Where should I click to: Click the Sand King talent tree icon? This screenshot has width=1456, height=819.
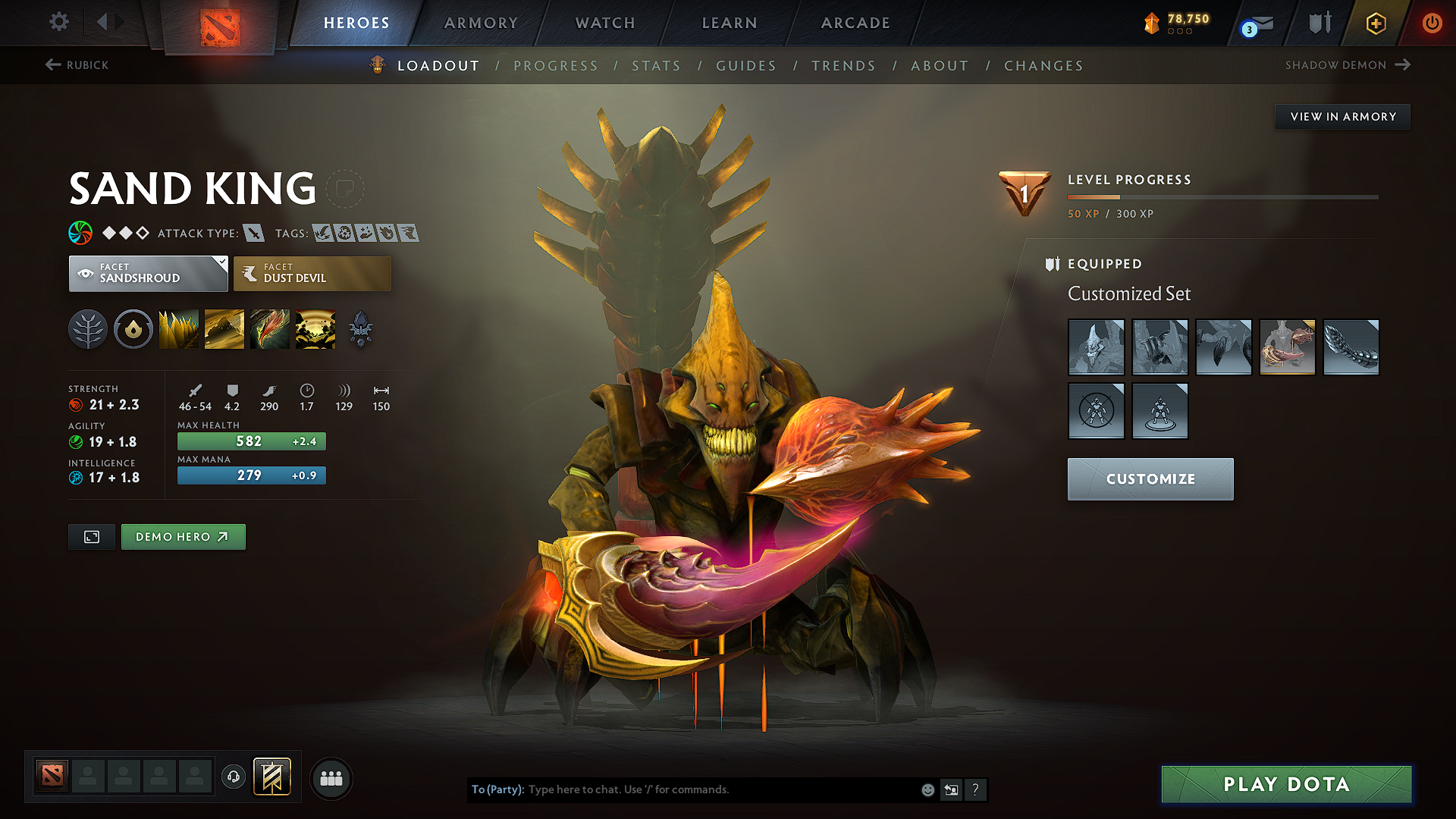tap(87, 328)
